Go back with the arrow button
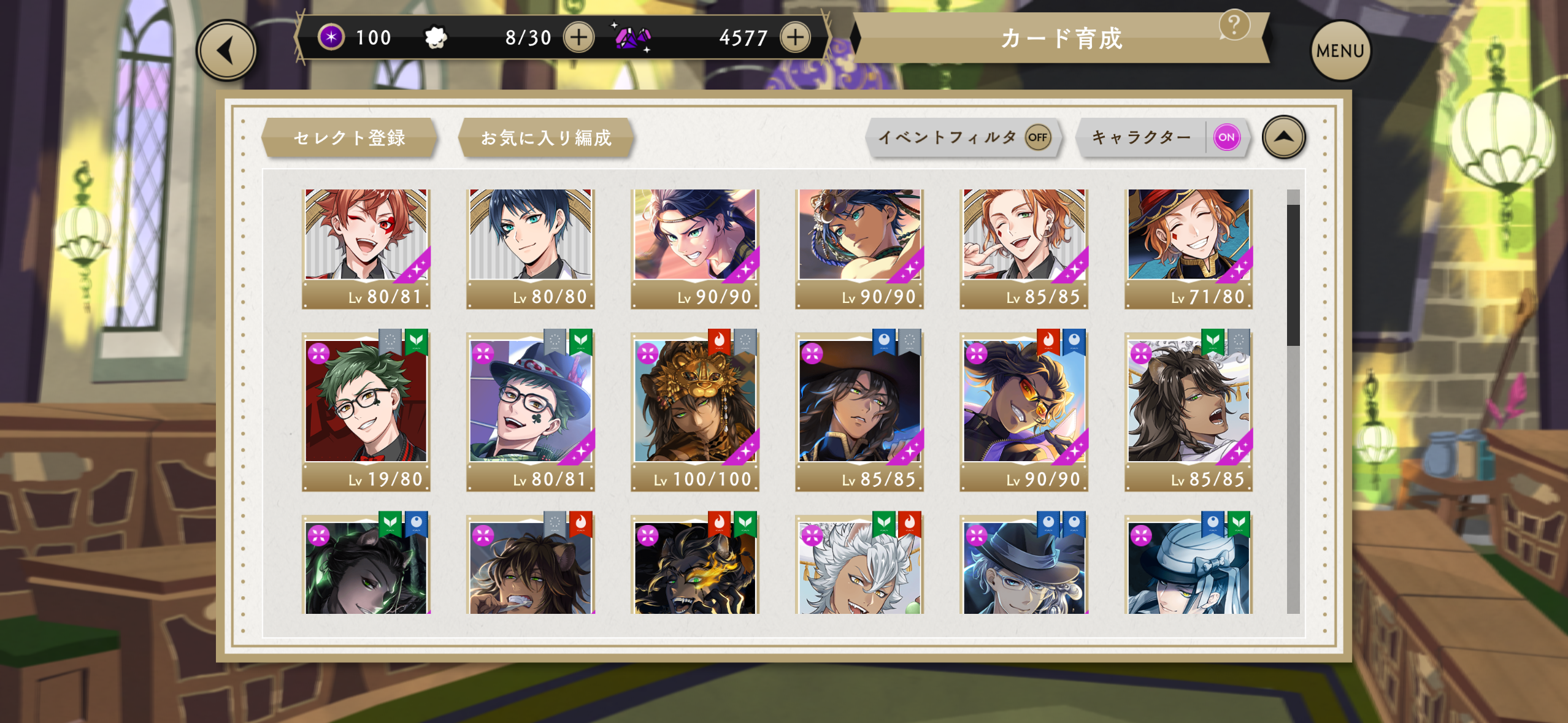This screenshot has width=1568, height=723. pos(226,51)
